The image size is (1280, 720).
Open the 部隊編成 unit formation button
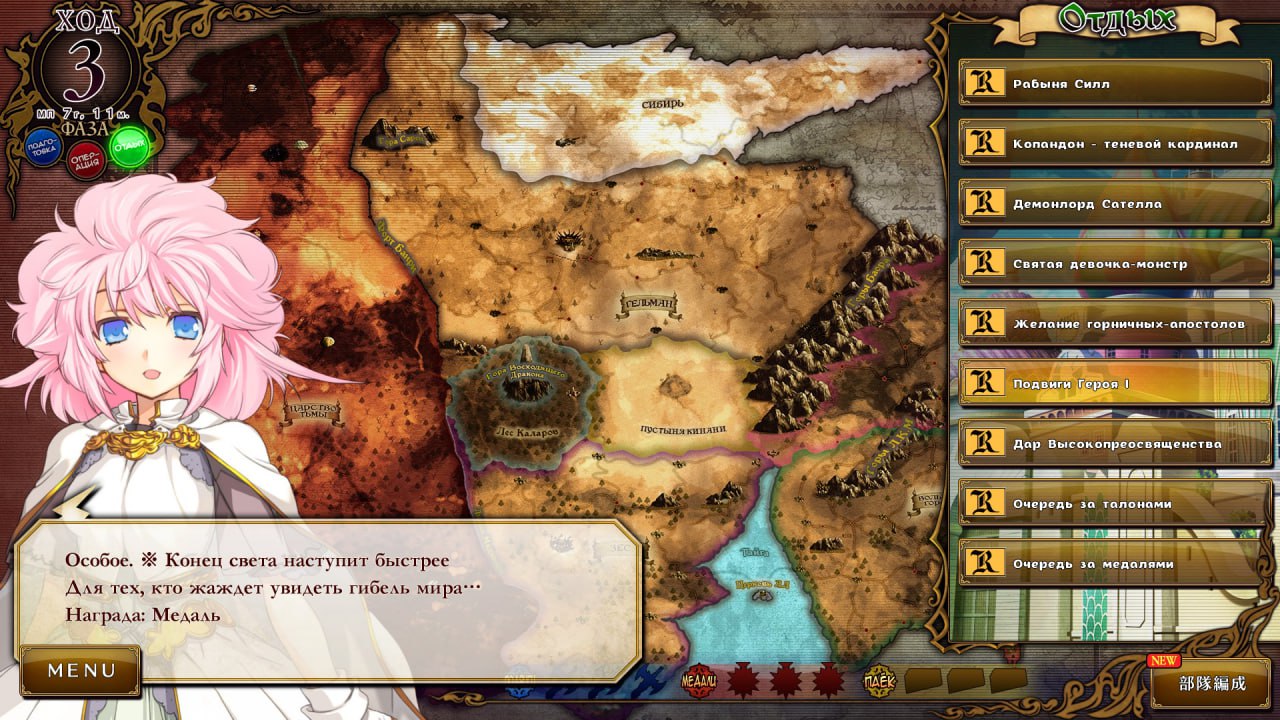(1211, 684)
